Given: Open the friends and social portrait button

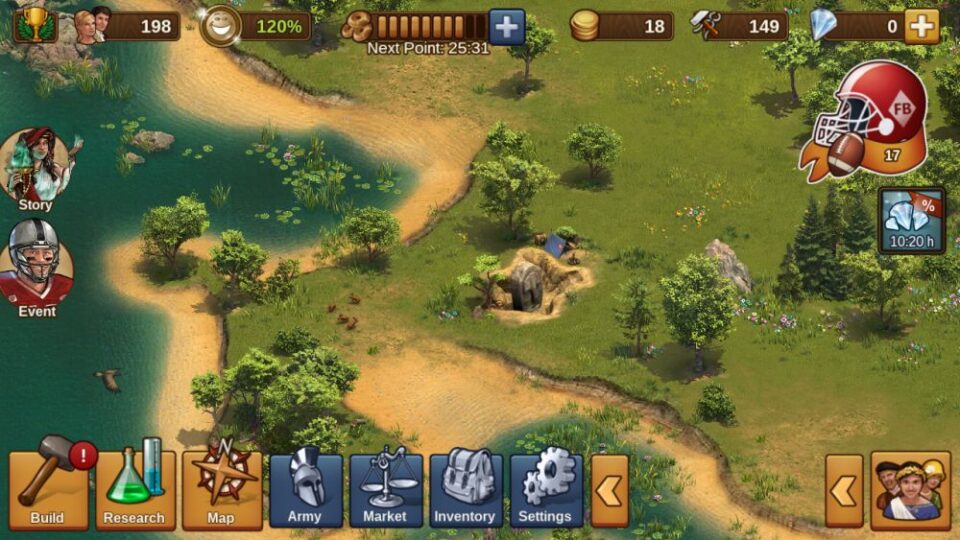Looking at the screenshot, I should pos(910,490).
